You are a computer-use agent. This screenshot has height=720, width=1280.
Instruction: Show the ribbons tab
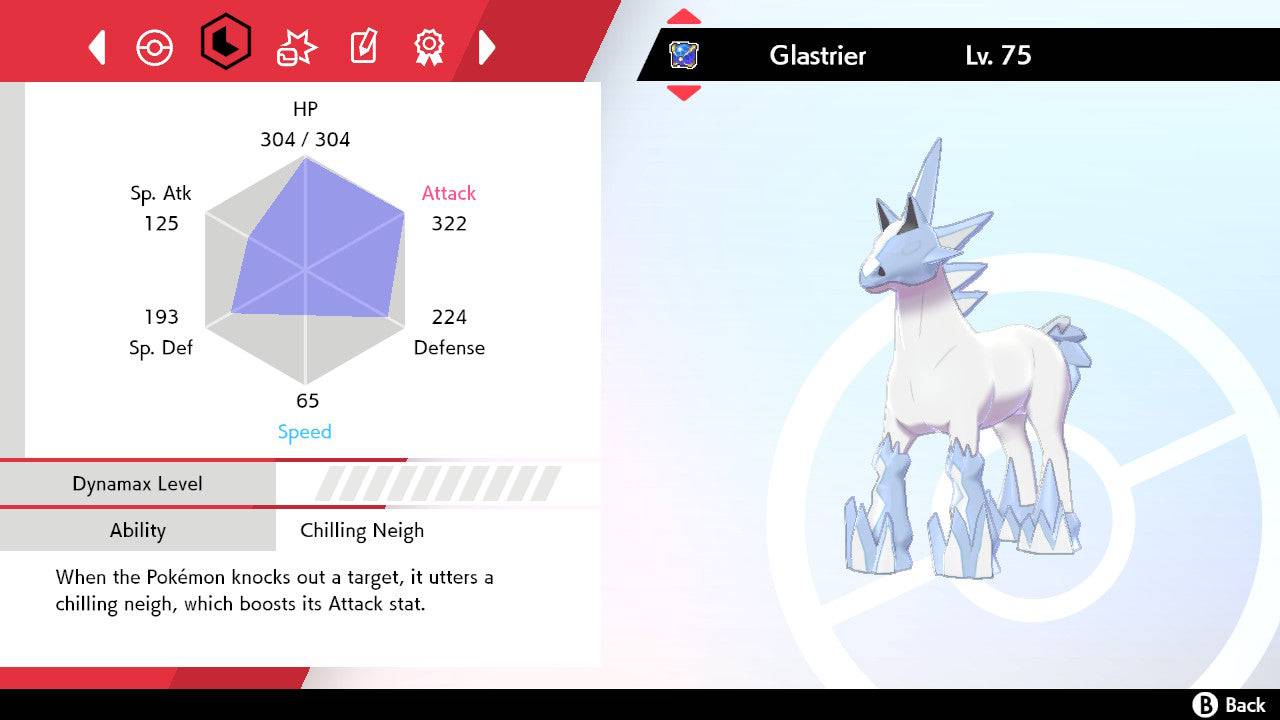[429, 46]
